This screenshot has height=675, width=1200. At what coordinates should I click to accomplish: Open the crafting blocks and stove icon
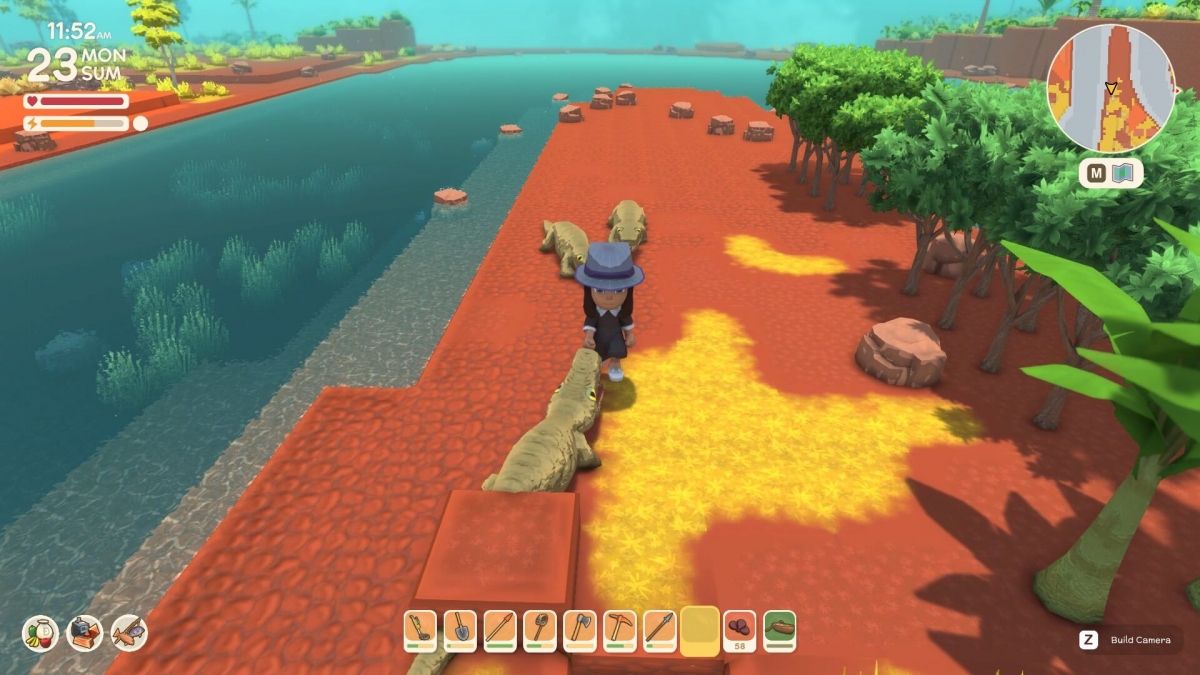pyautogui.click(x=85, y=632)
